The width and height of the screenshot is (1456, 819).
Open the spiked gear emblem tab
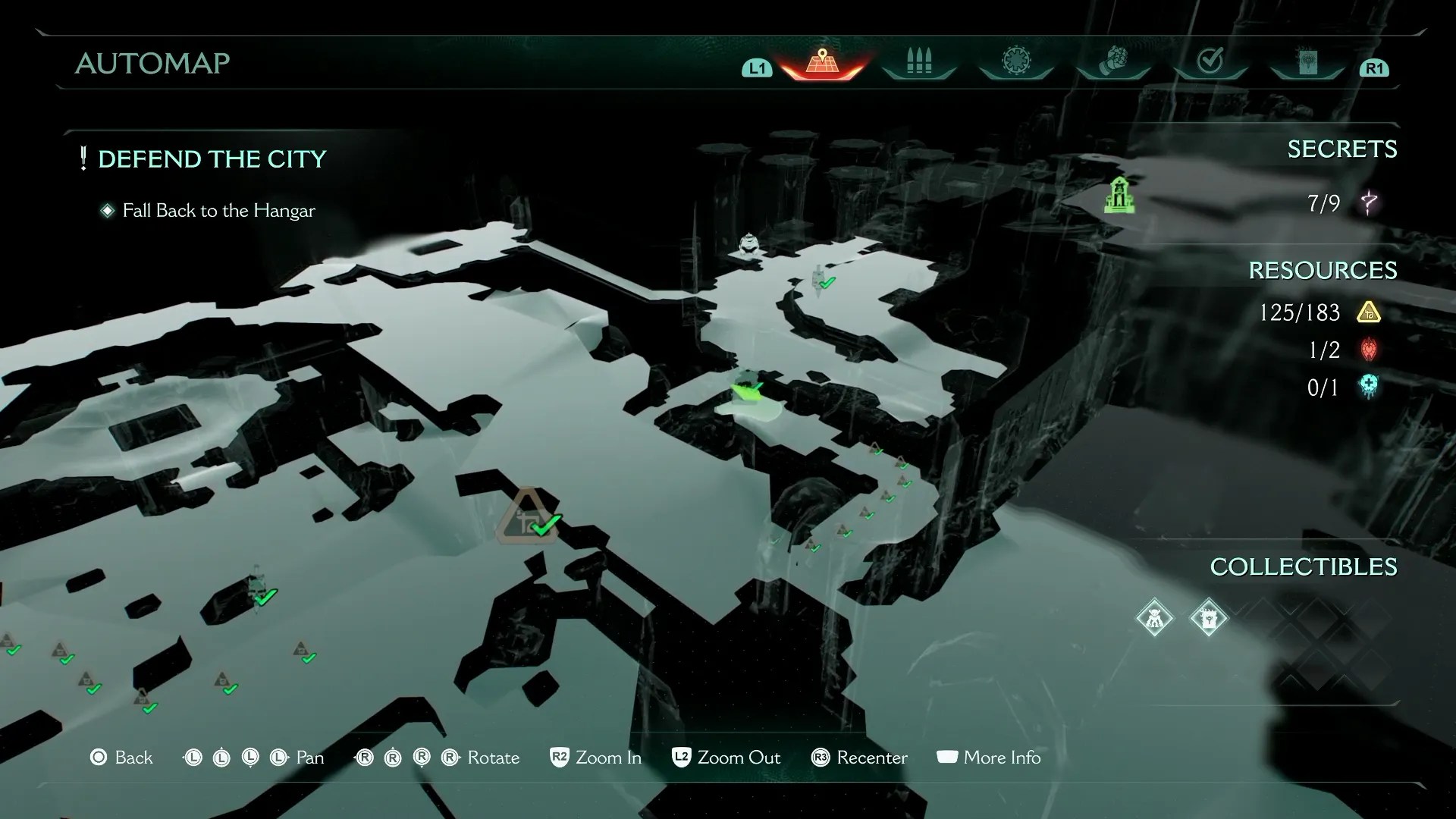[x=1015, y=63]
